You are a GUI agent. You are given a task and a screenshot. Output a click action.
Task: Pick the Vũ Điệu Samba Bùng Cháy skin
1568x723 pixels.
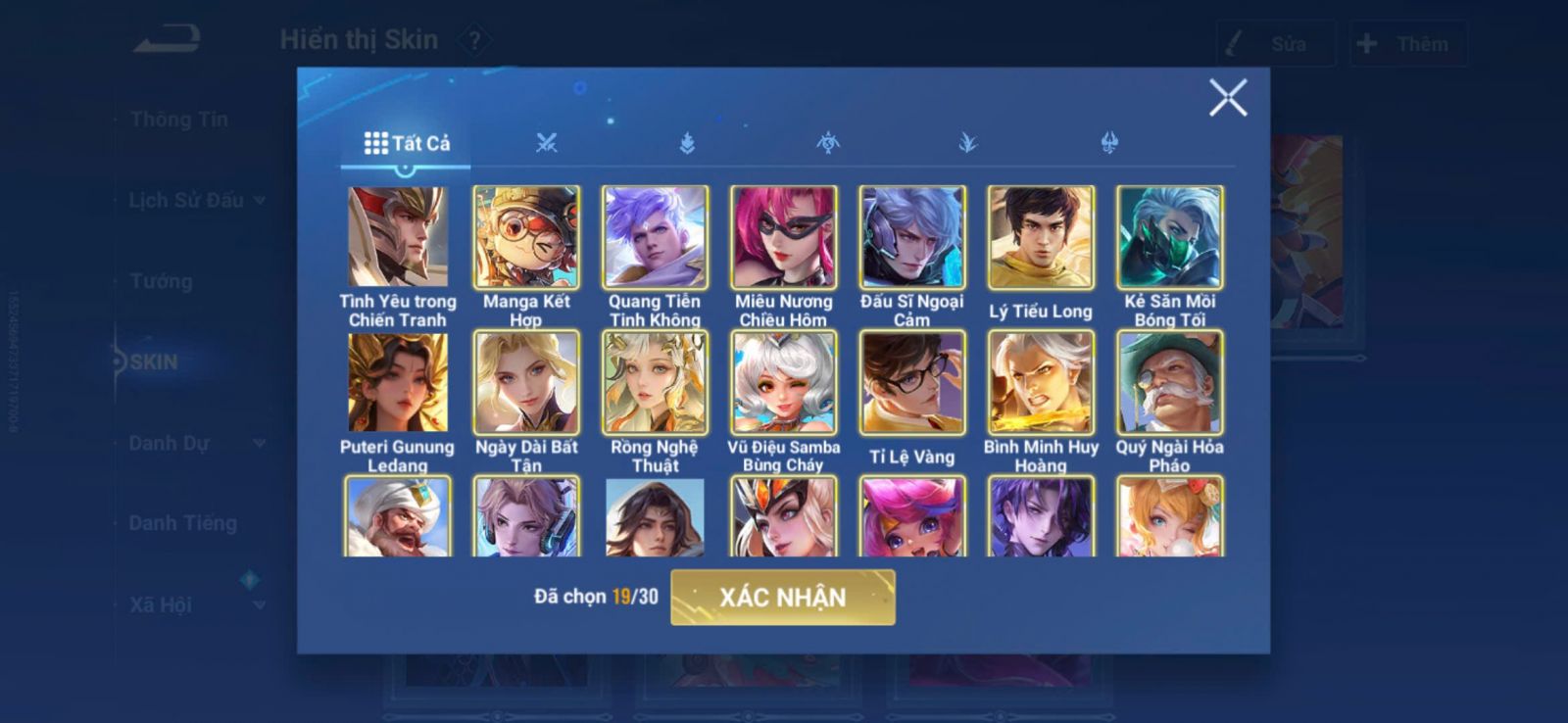[x=783, y=382]
